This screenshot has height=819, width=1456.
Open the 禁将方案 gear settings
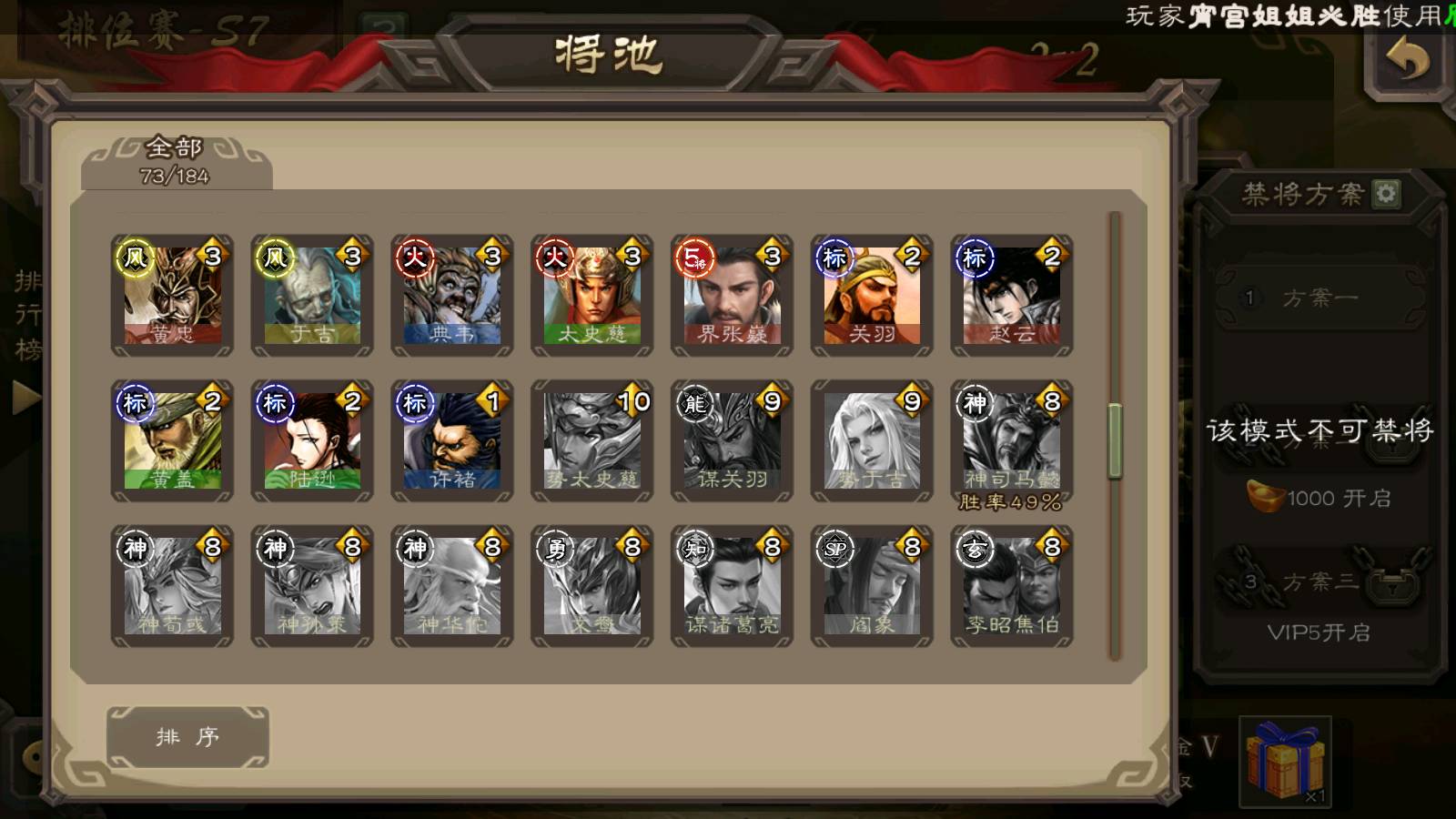point(1386,194)
